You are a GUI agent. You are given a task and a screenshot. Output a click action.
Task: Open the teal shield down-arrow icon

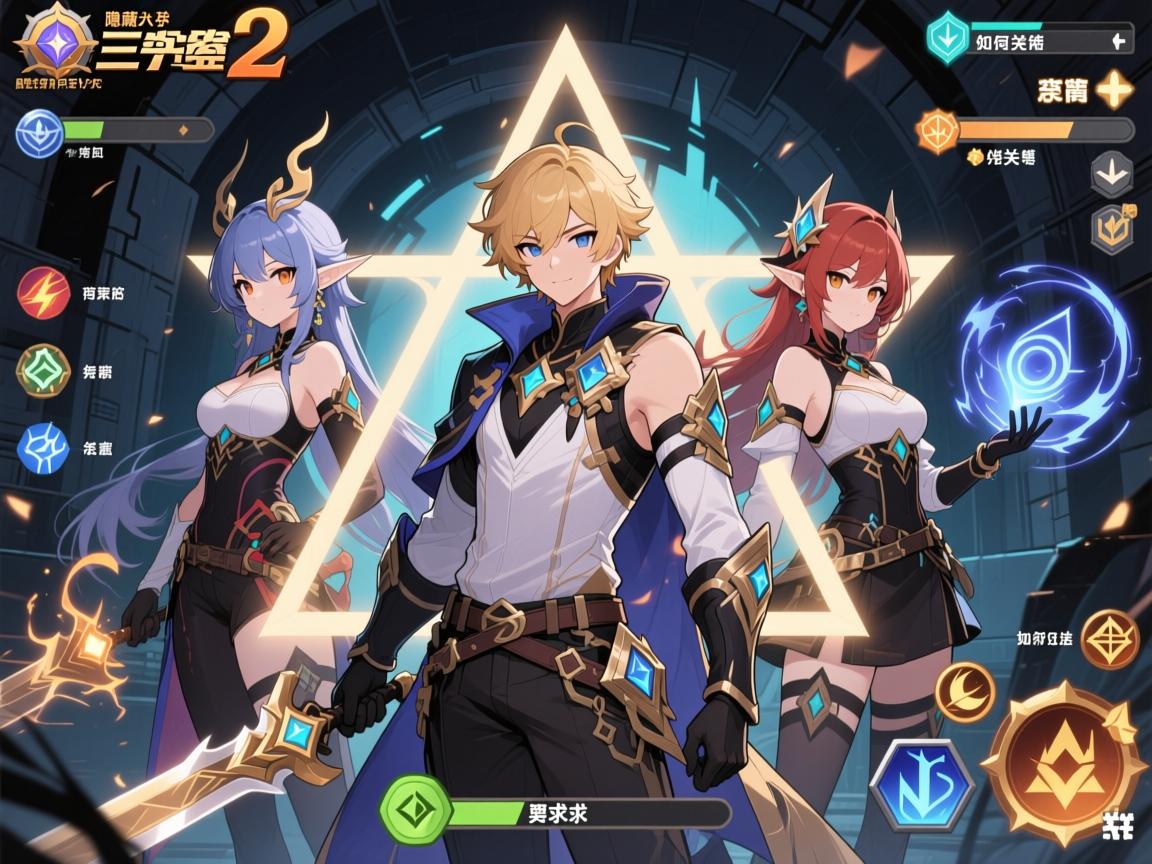[x=949, y=38]
